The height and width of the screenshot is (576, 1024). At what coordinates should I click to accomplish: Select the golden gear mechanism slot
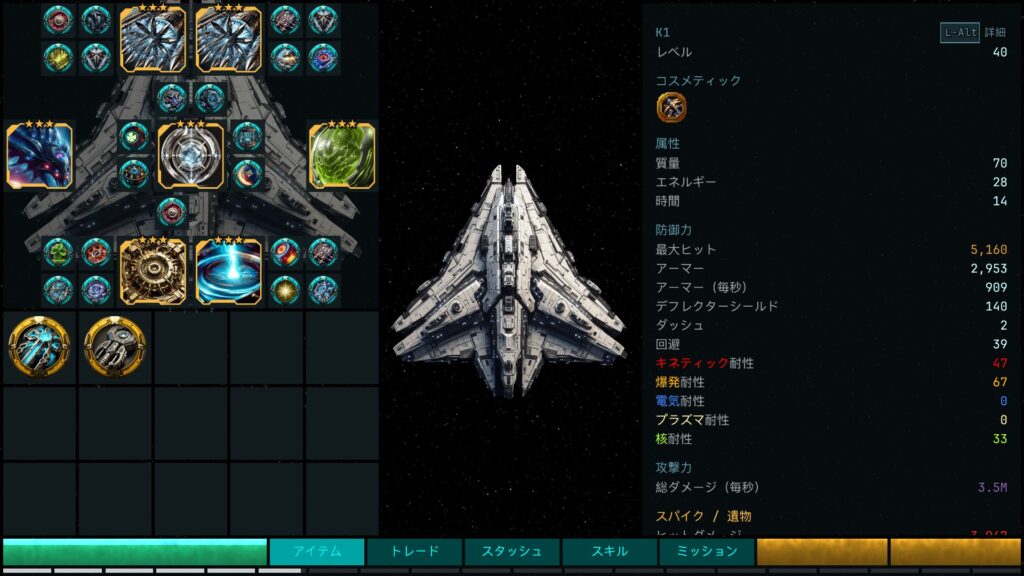coord(153,271)
